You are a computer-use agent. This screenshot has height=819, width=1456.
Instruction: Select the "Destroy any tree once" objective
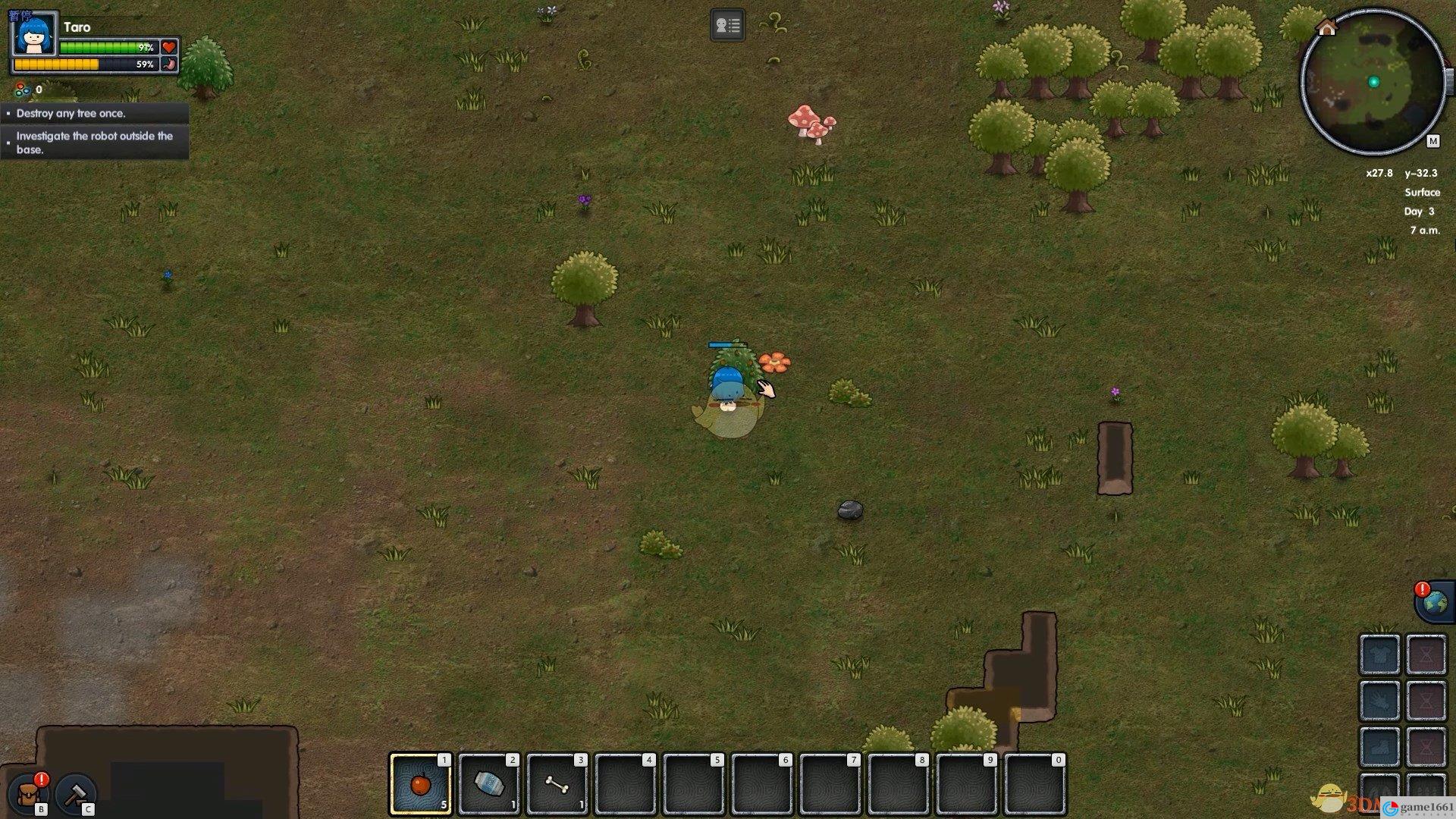point(95,113)
